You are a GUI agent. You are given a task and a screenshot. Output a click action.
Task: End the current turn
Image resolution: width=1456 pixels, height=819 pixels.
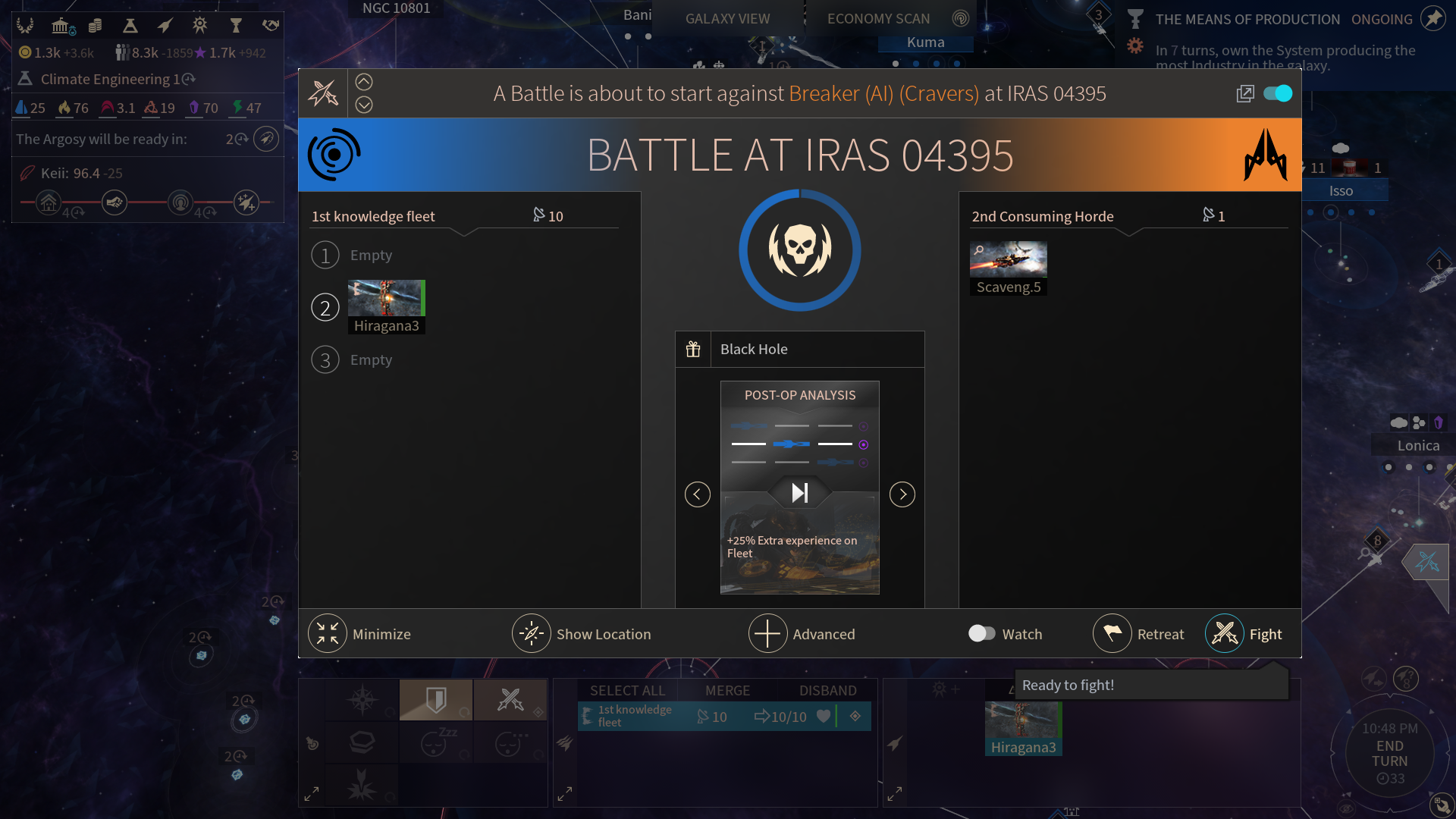coord(1389,754)
